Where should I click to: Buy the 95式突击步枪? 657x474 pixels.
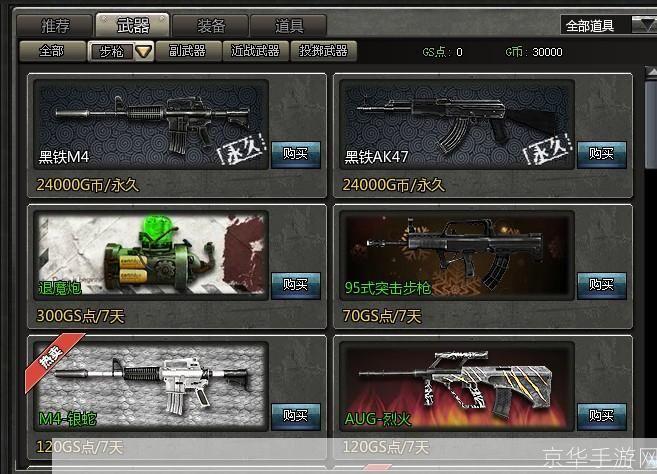click(601, 285)
